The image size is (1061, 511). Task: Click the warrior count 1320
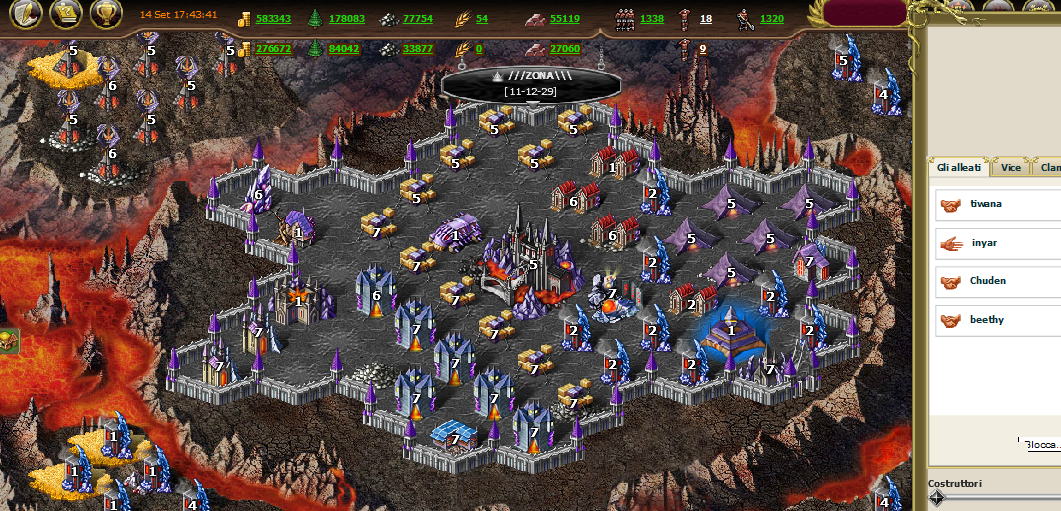(772, 19)
